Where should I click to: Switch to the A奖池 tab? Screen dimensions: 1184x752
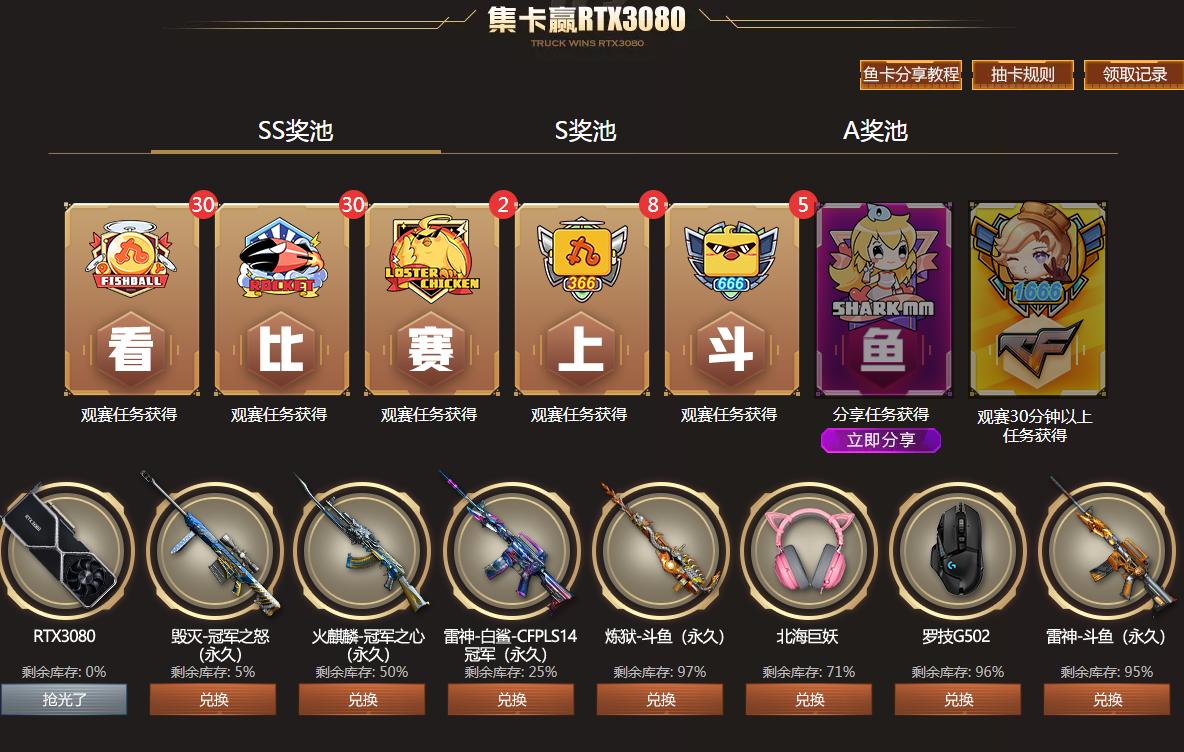coord(875,131)
